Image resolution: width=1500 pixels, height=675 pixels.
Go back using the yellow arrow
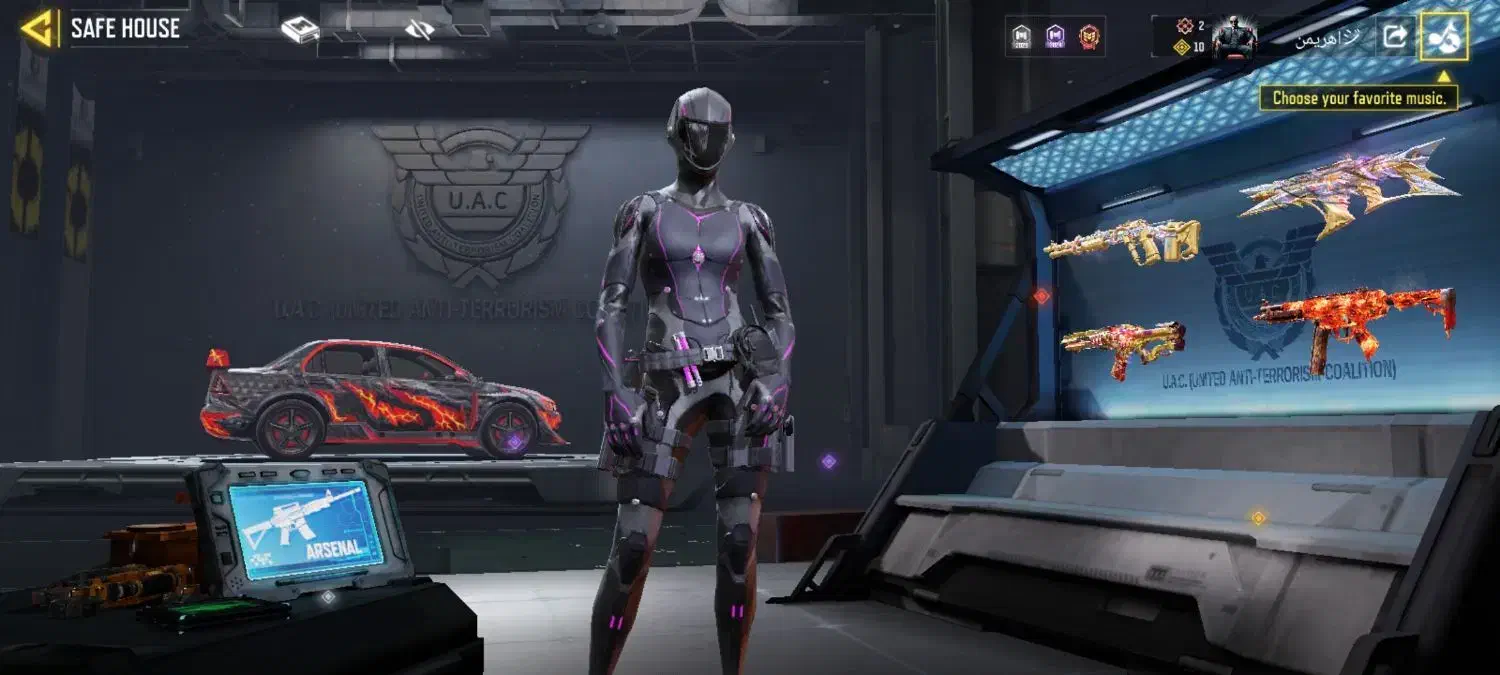pyautogui.click(x=39, y=29)
